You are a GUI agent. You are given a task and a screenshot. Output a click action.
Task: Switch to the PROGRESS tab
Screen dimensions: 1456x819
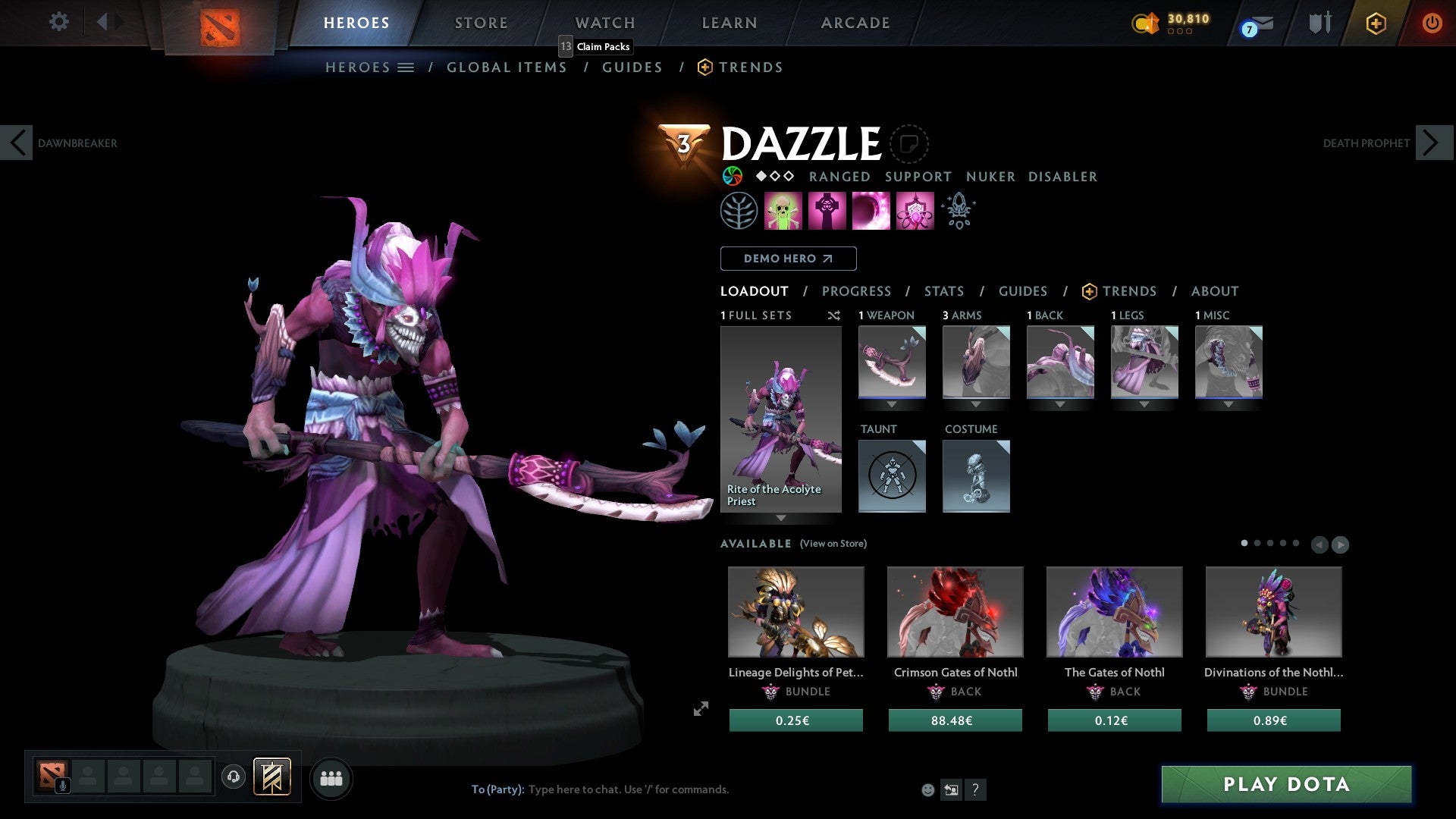(x=857, y=291)
